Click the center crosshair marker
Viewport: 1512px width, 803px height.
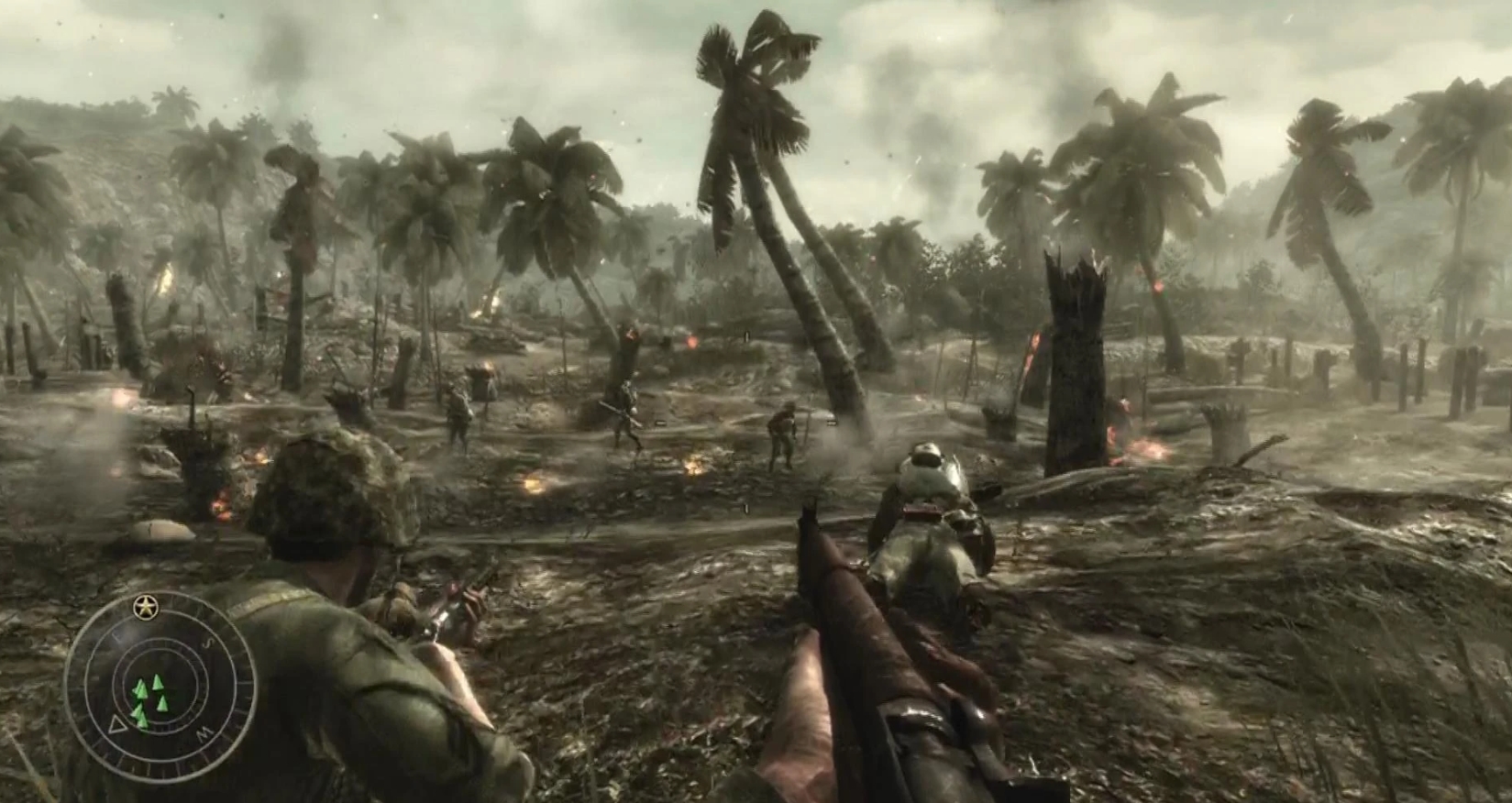click(756, 401)
